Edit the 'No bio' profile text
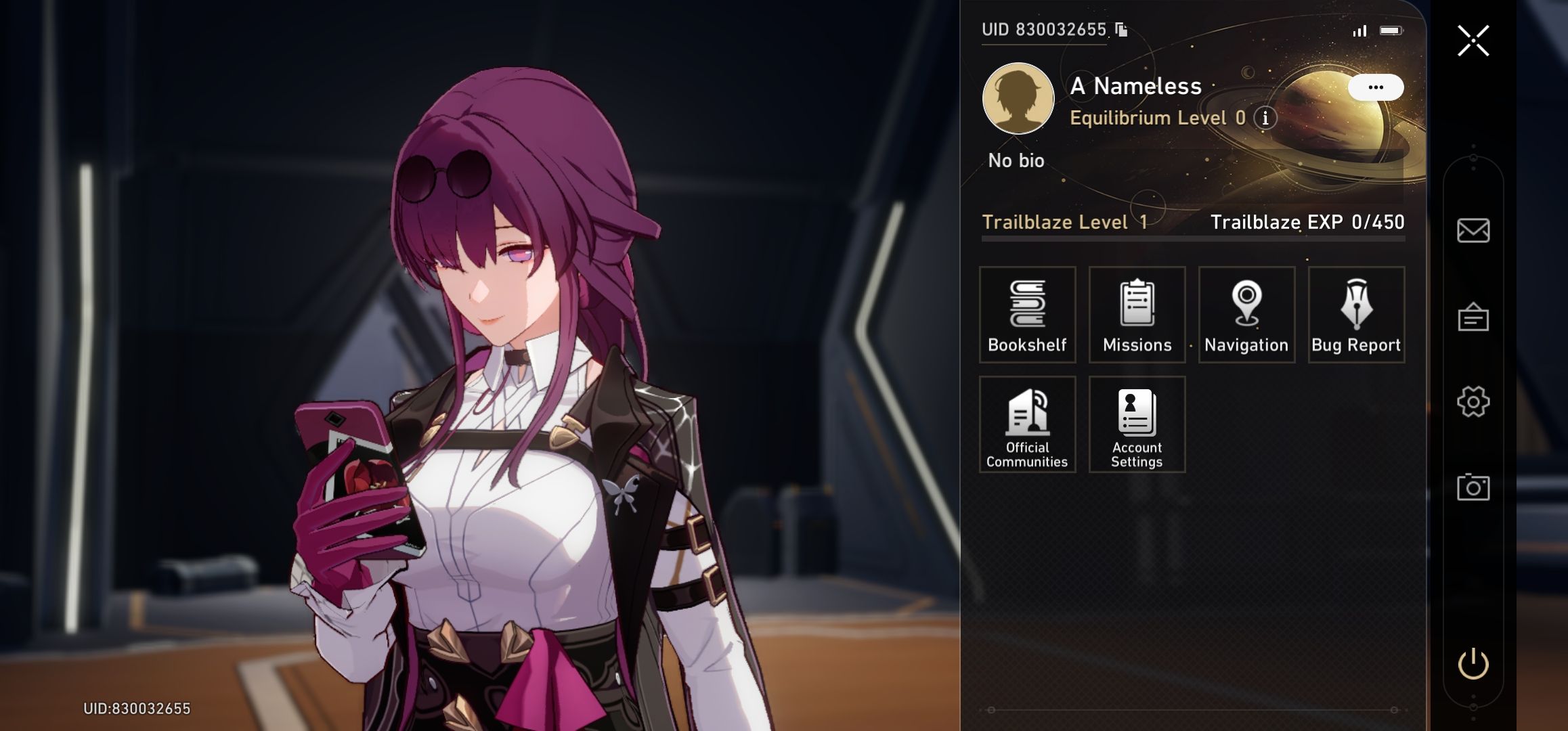 click(1015, 160)
